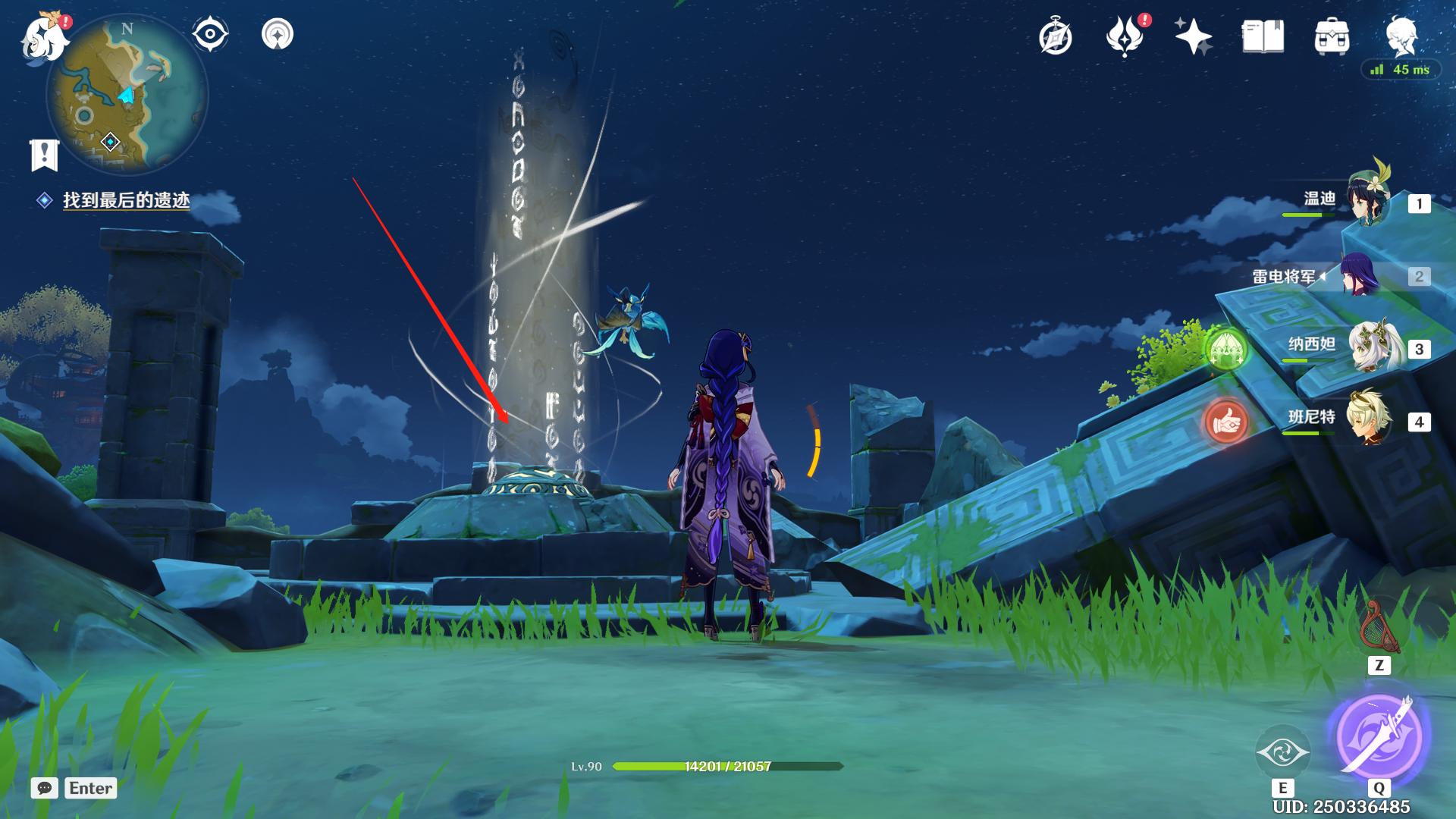This screenshot has width=1456, height=819.
Task: Open the character profile head icon
Action: point(1401,35)
